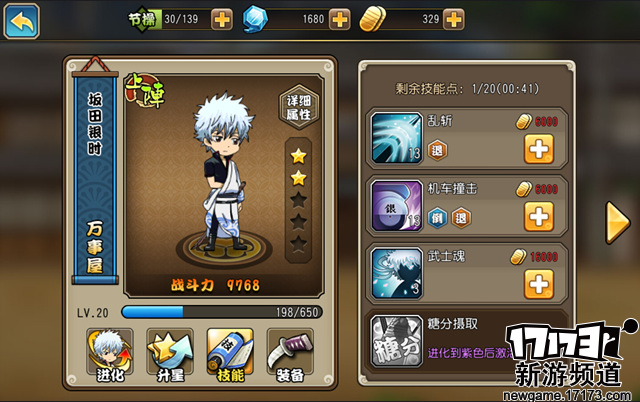Image resolution: width=640 pixels, height=402 pixels.
Task: Select the 机车撞击 skill icon
Action: tap(397, 205)
